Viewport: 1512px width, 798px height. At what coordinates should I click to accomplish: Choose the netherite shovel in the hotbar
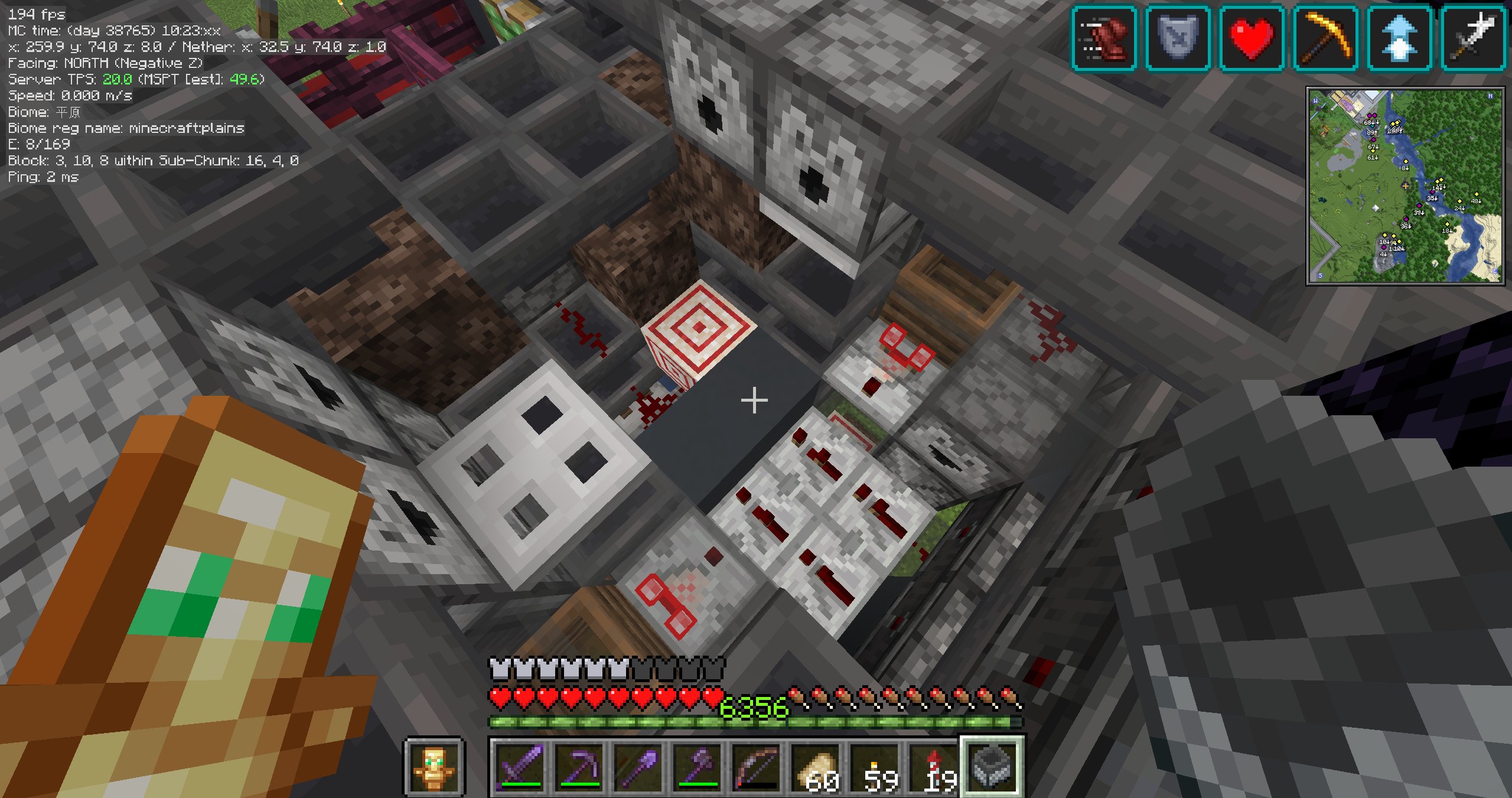(x=637, y=766)
